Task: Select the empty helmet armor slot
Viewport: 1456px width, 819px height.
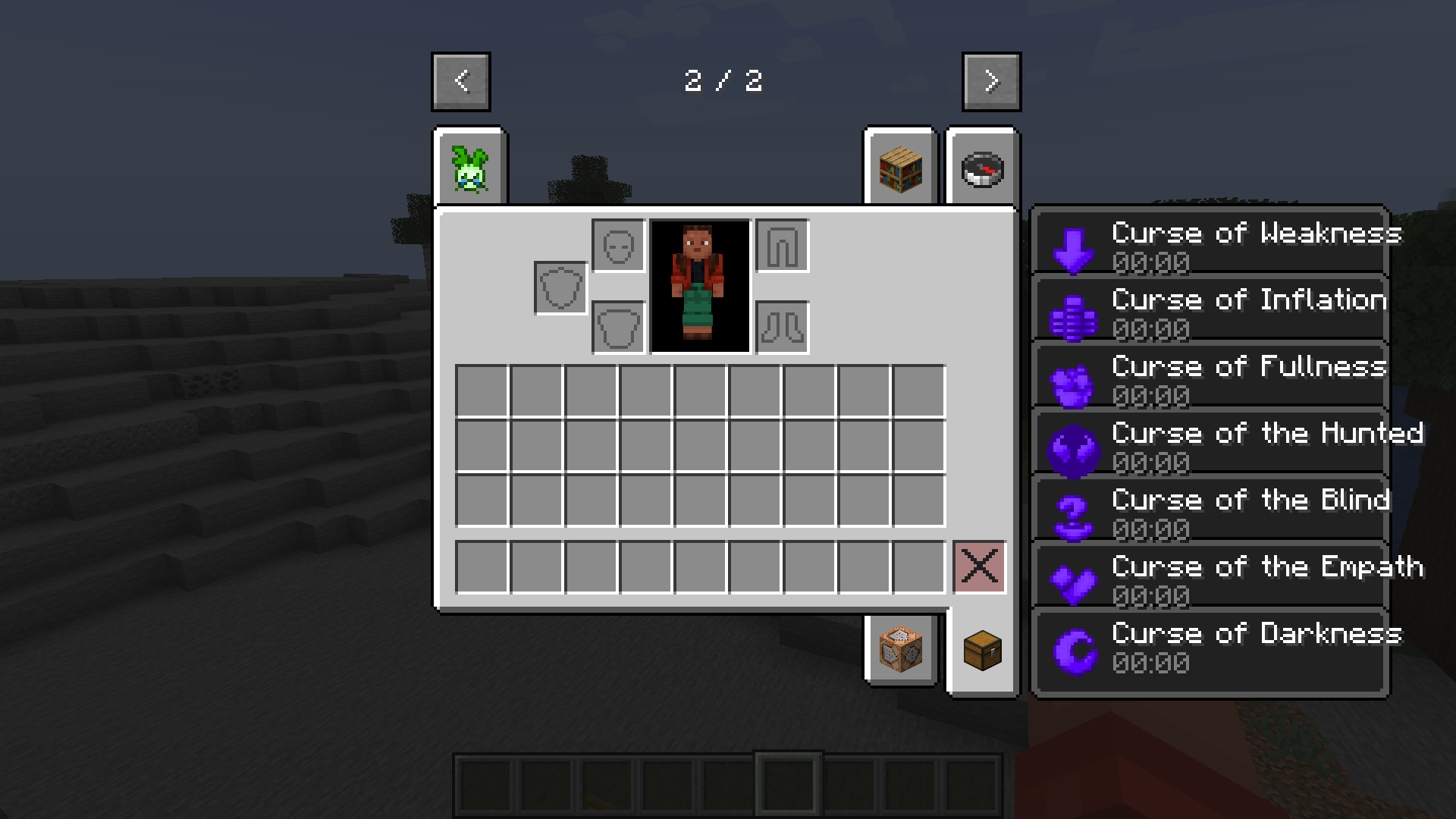Action: pyautogui.click(x=618, y=246)
